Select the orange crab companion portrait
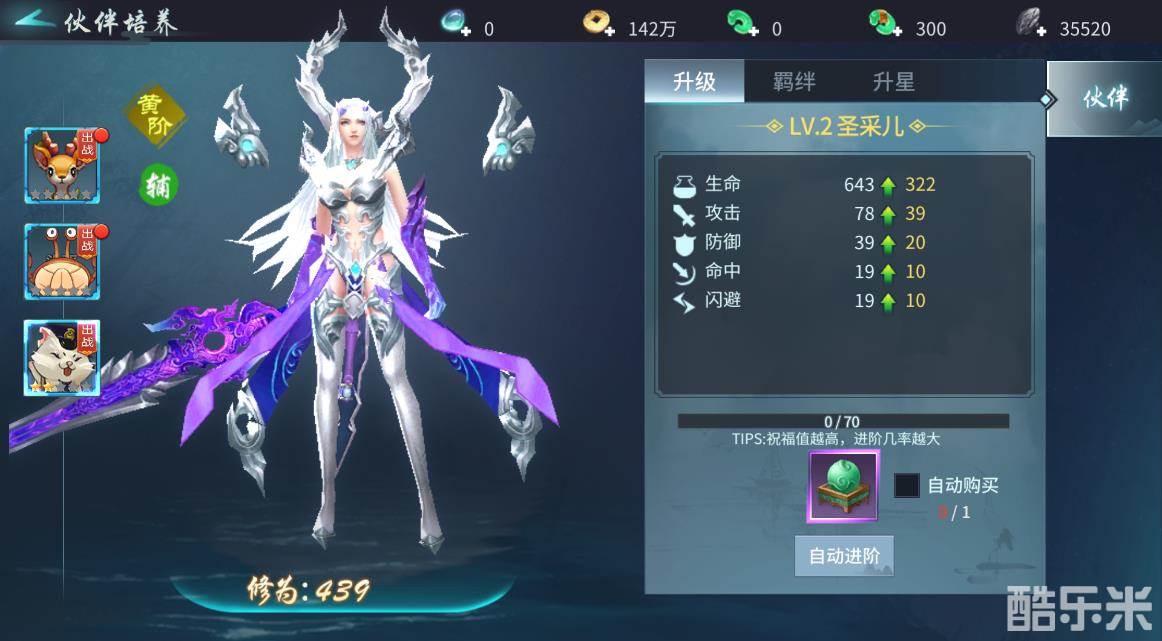This screenshot has width=1162, height=641. 62,261
